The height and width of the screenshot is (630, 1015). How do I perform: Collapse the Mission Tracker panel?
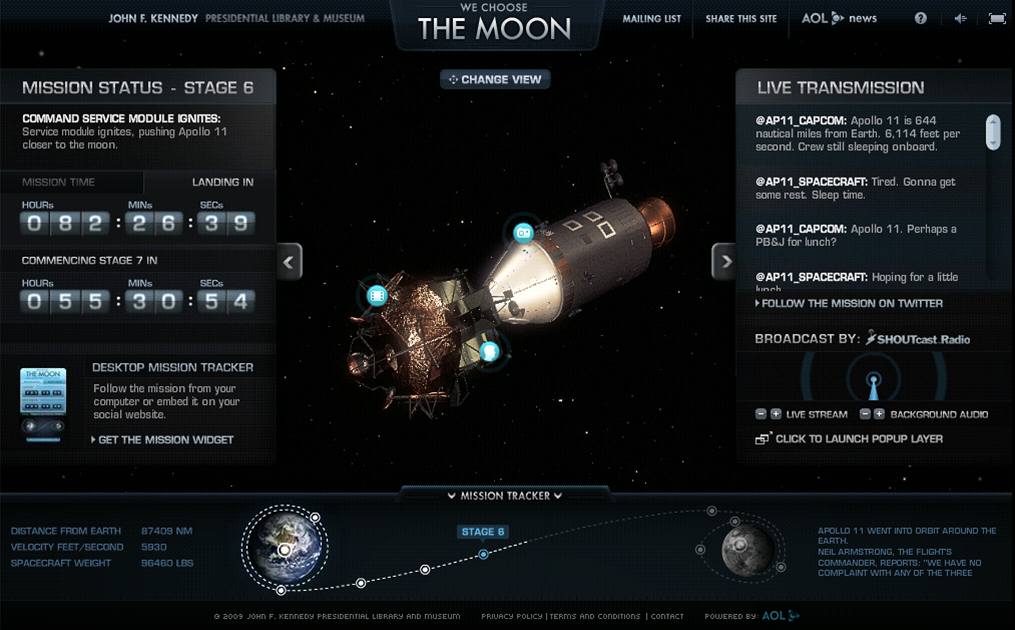pyautogui.click(x=504, y=495)
